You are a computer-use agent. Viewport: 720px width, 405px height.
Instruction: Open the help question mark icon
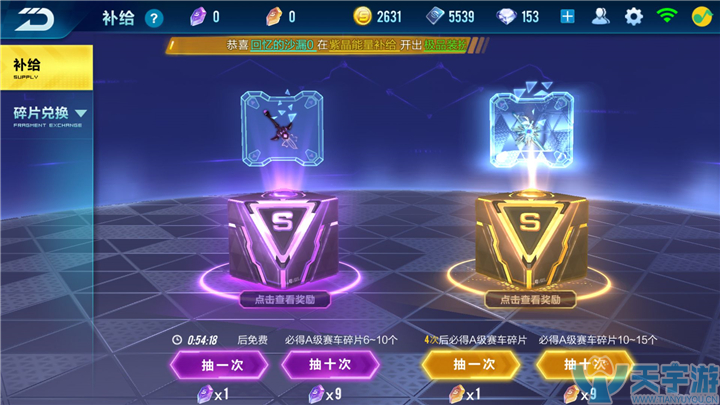click(153, 18)
